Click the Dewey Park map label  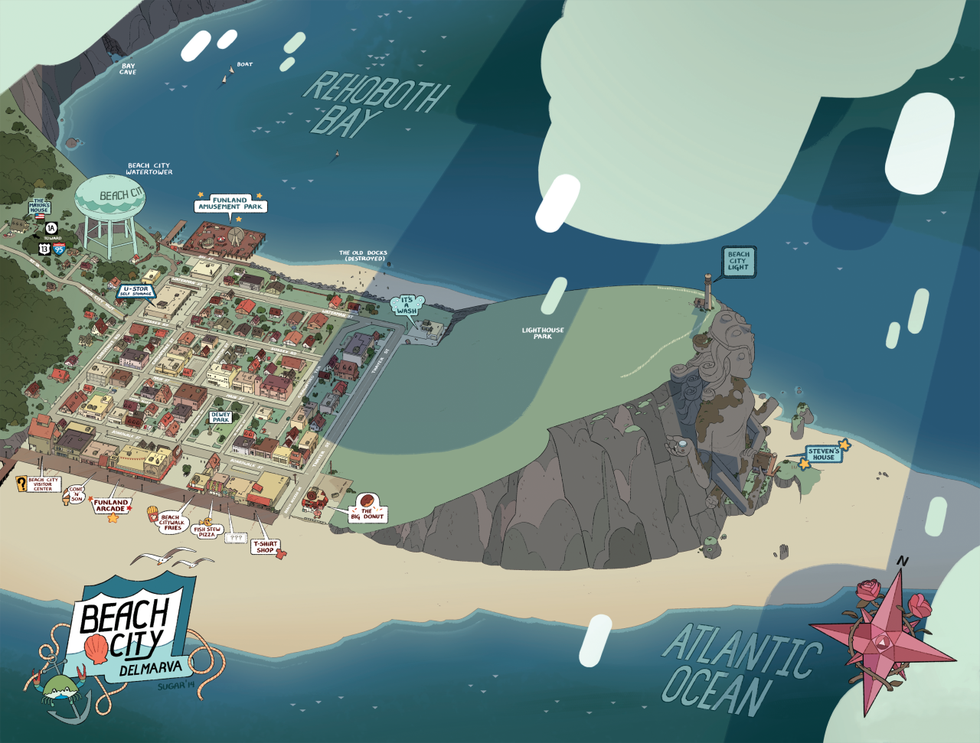tap(221, 416)
